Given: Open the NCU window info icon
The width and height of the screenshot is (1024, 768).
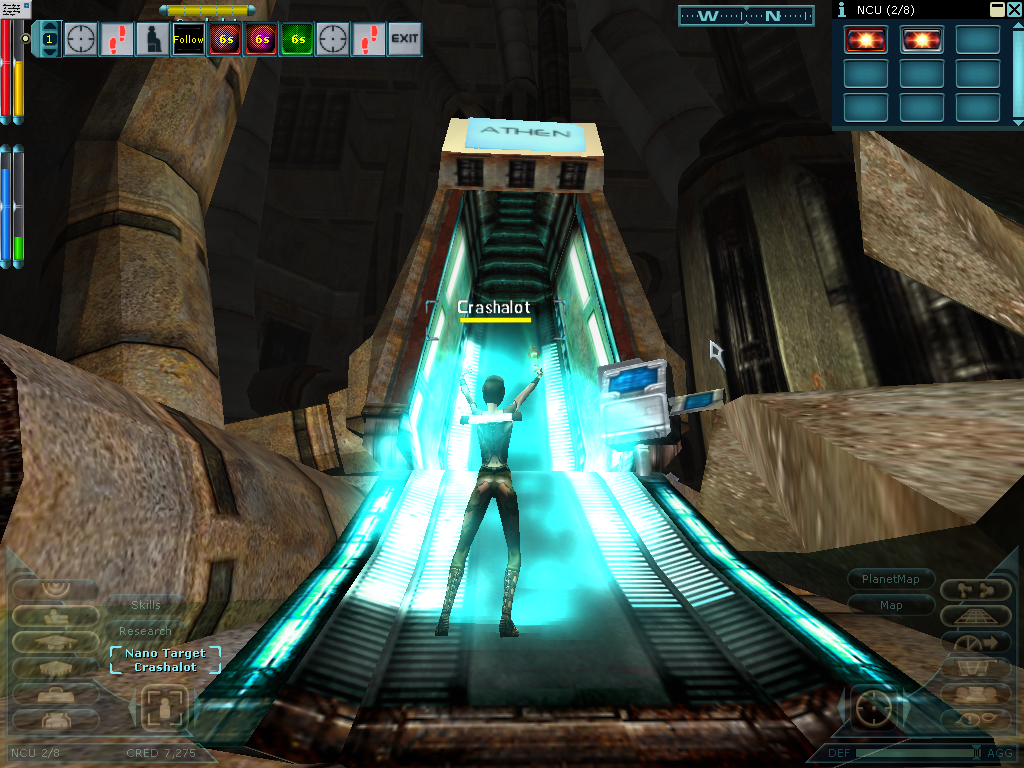Looking at the screenshot, I should 841,9.
